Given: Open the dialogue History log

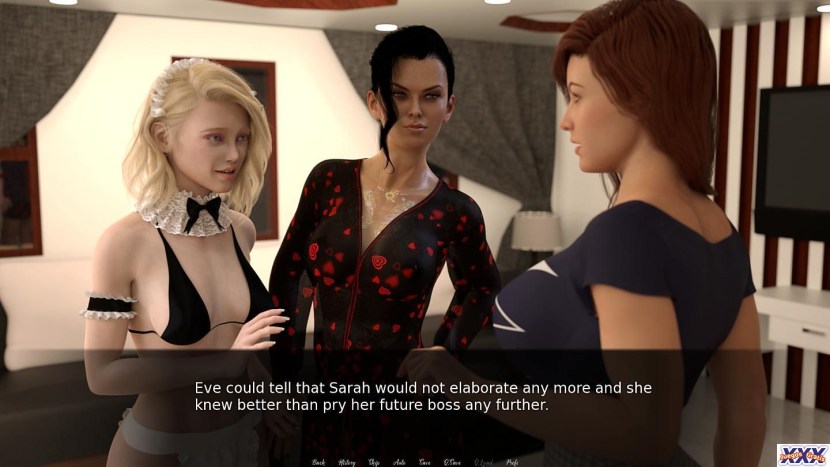Looking at the screenshot, I should point(347,462).
